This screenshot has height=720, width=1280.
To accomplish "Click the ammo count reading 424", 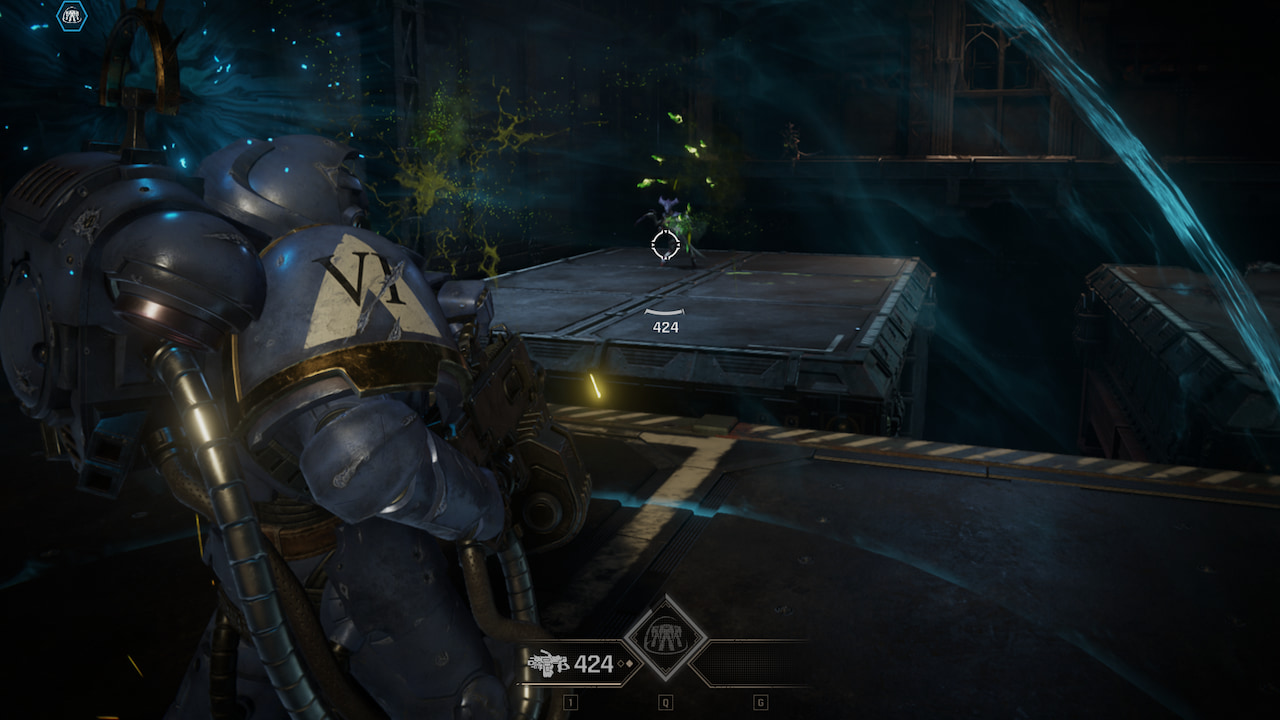I will click(x=594, y=665).
